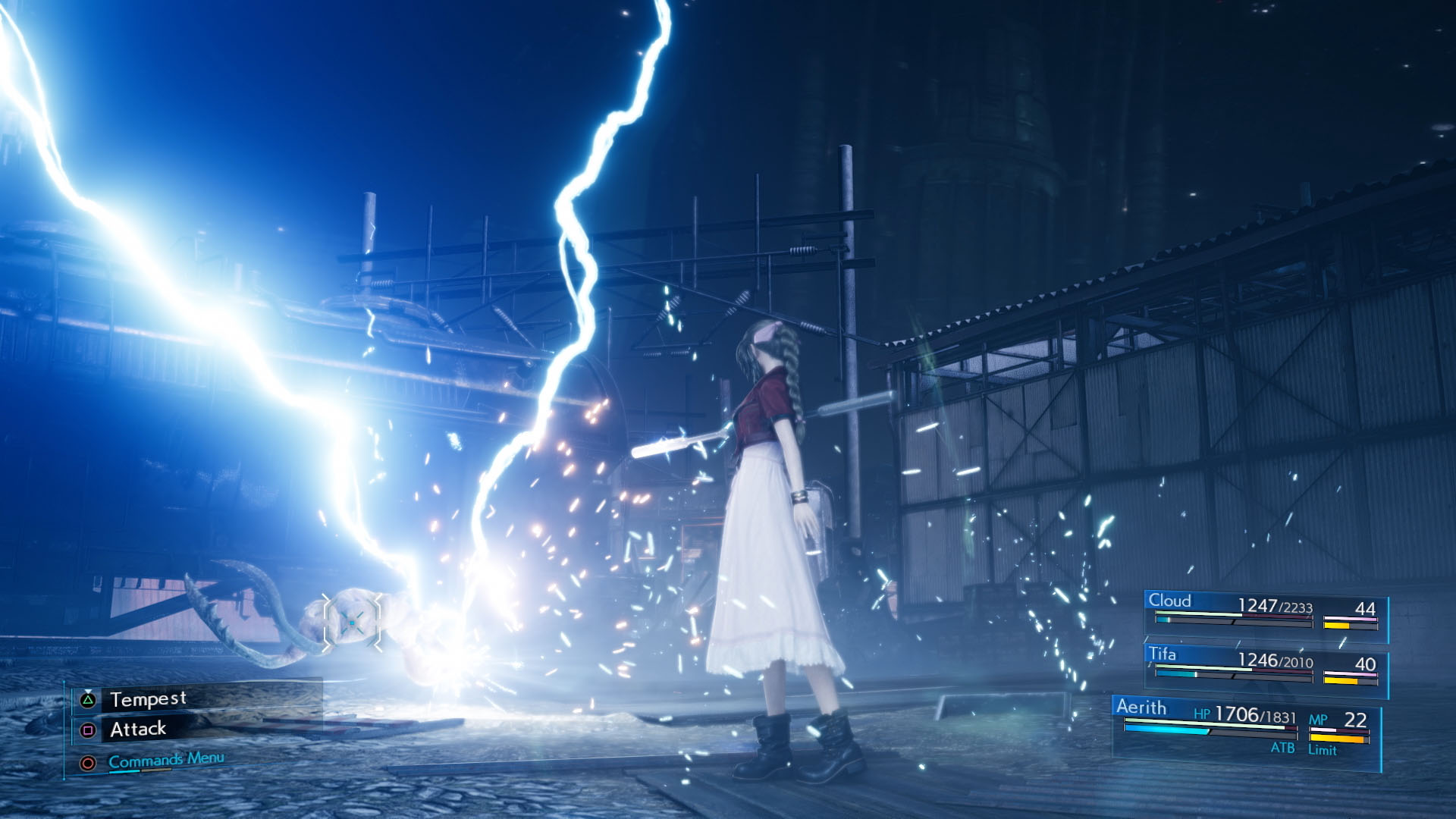The image size is (1456, 819).
Task: Expand the white arrow above the Tempest command
Action: [x=89, y=691]
